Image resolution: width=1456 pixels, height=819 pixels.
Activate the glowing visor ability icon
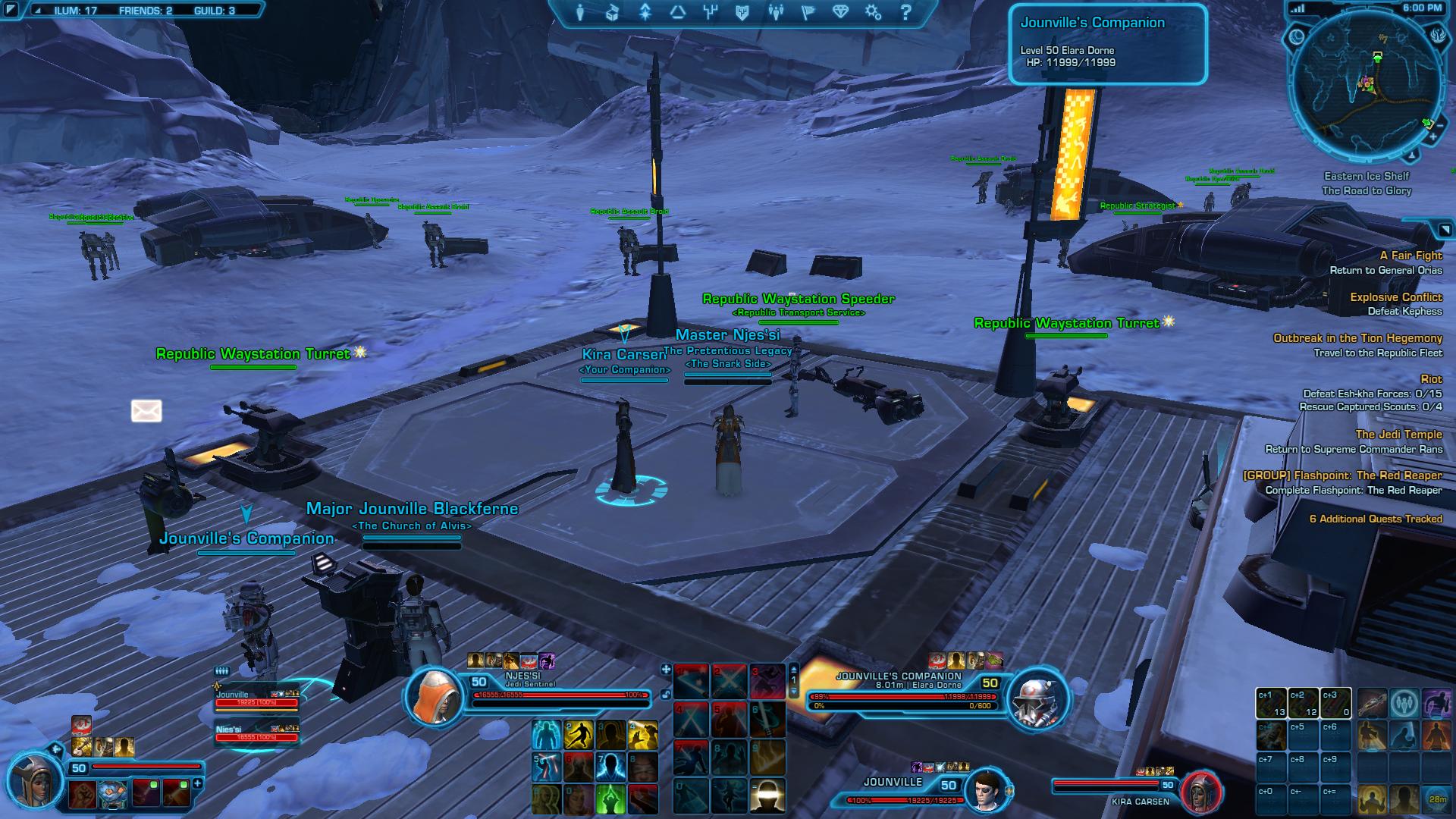[x=767, y=796]
